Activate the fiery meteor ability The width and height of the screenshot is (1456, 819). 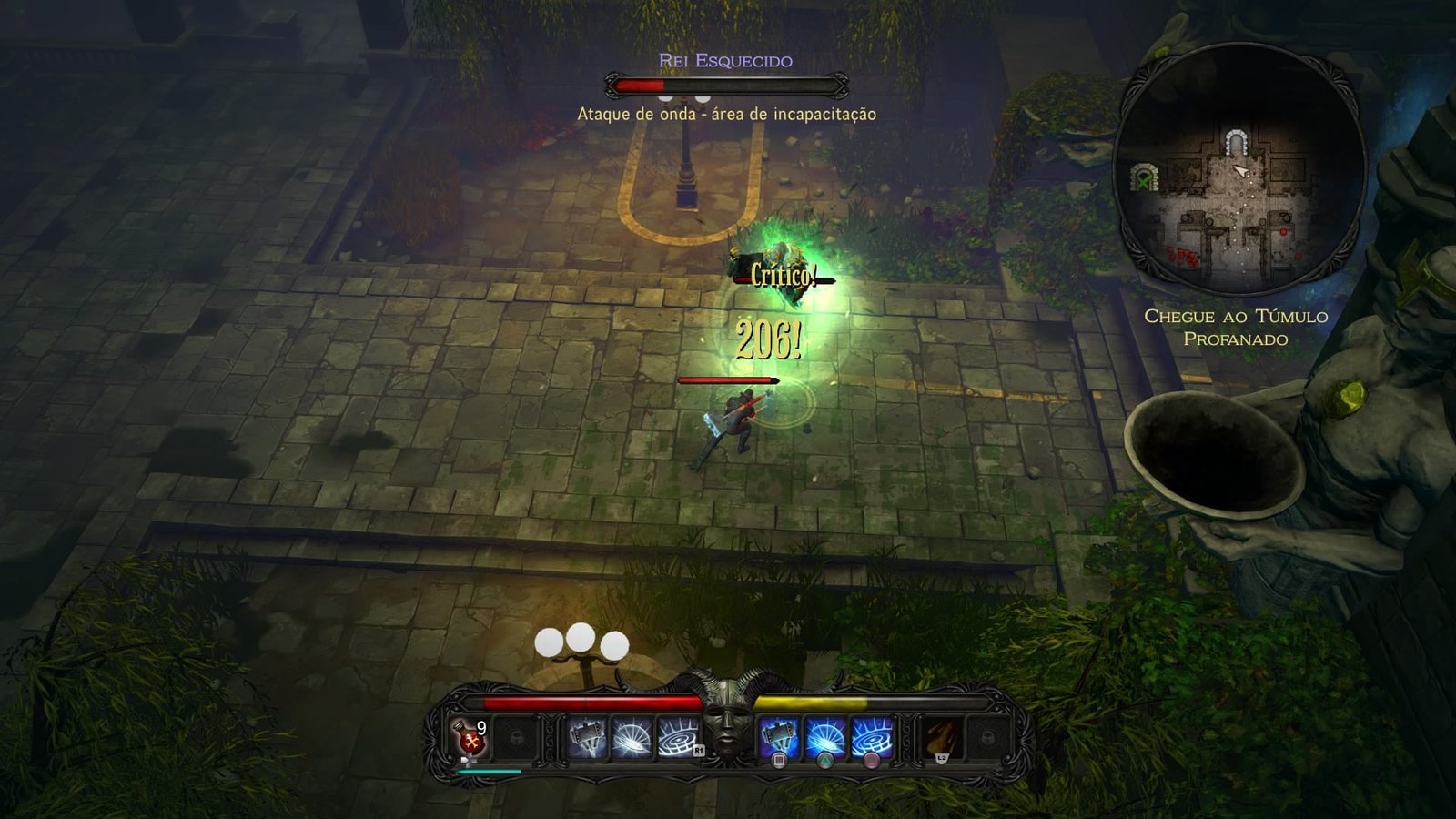tap(941, 737)
